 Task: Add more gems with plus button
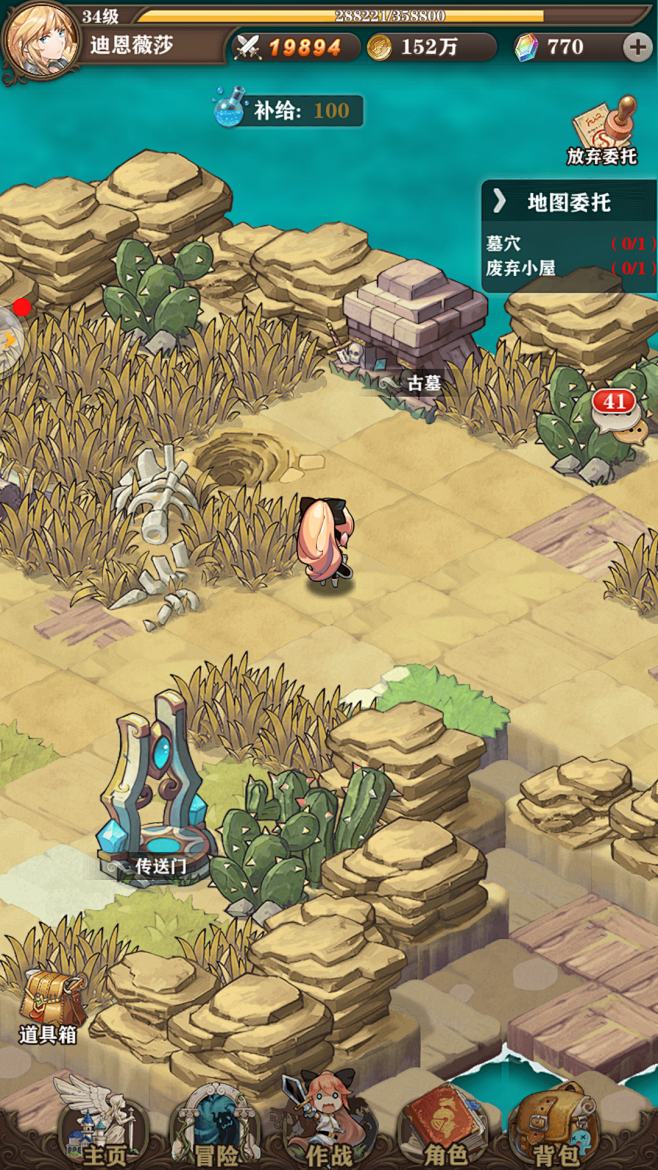pyautogui.click(x=636, y=47)
